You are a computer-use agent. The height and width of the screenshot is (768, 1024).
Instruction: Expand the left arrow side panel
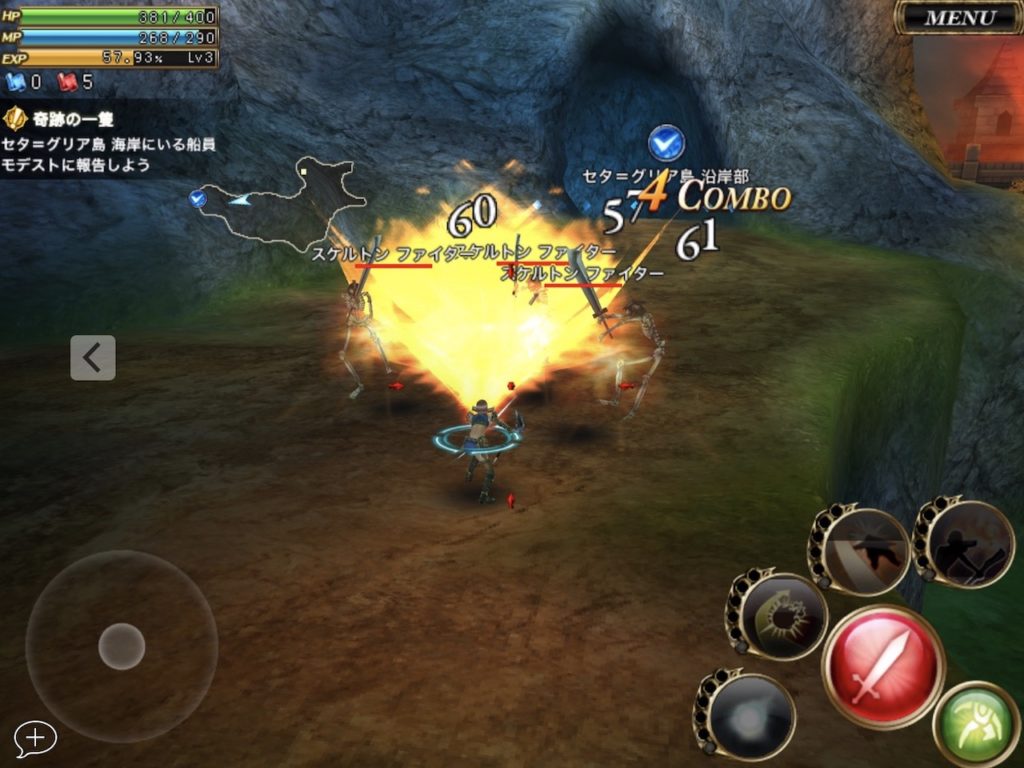pyautogui.click(x=93, y=358)
